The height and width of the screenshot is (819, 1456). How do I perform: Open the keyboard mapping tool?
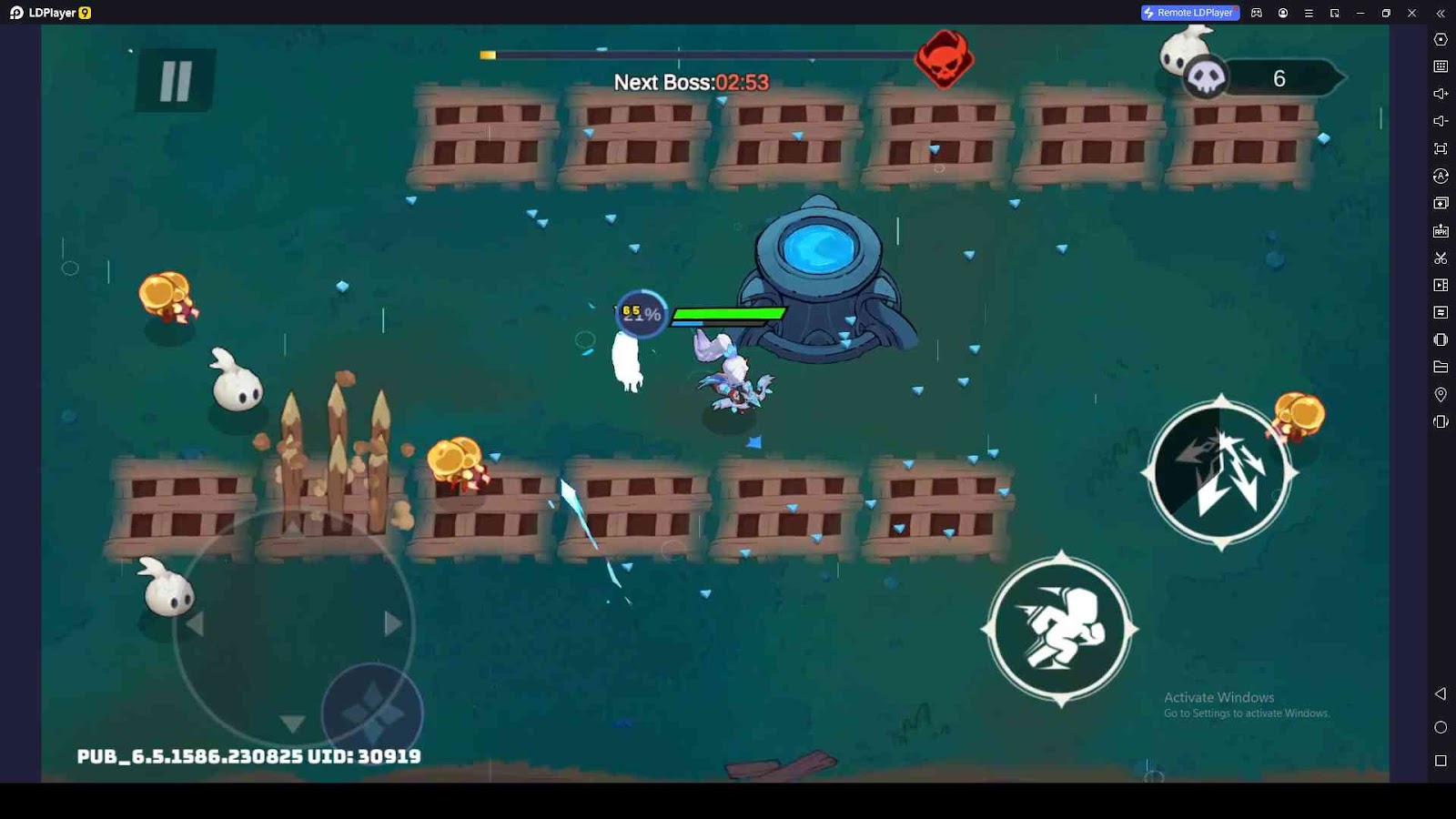click(1441, 66)
